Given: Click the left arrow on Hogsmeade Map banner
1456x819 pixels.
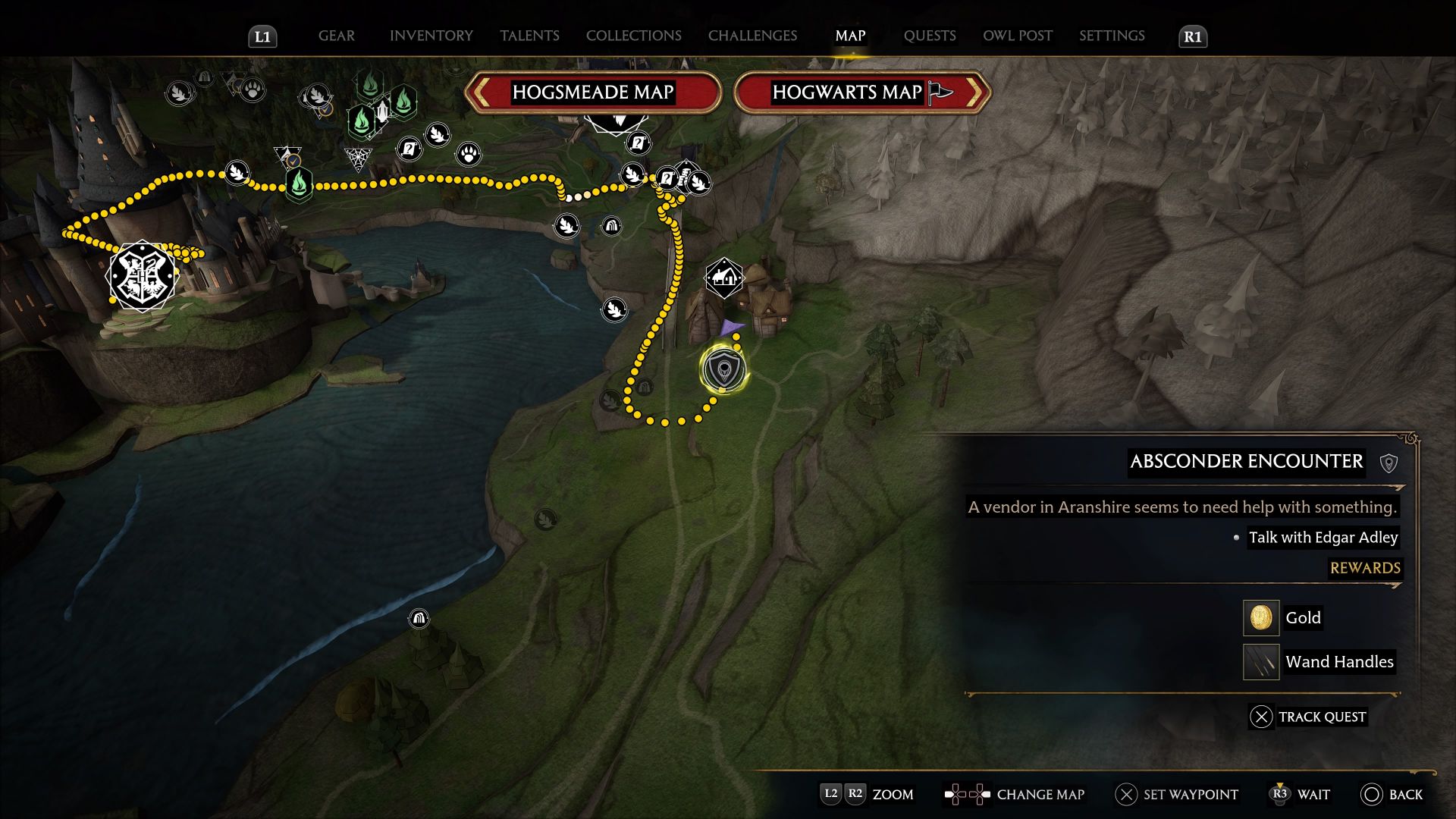Looking at the screenshot, I should tap(483, 92).
